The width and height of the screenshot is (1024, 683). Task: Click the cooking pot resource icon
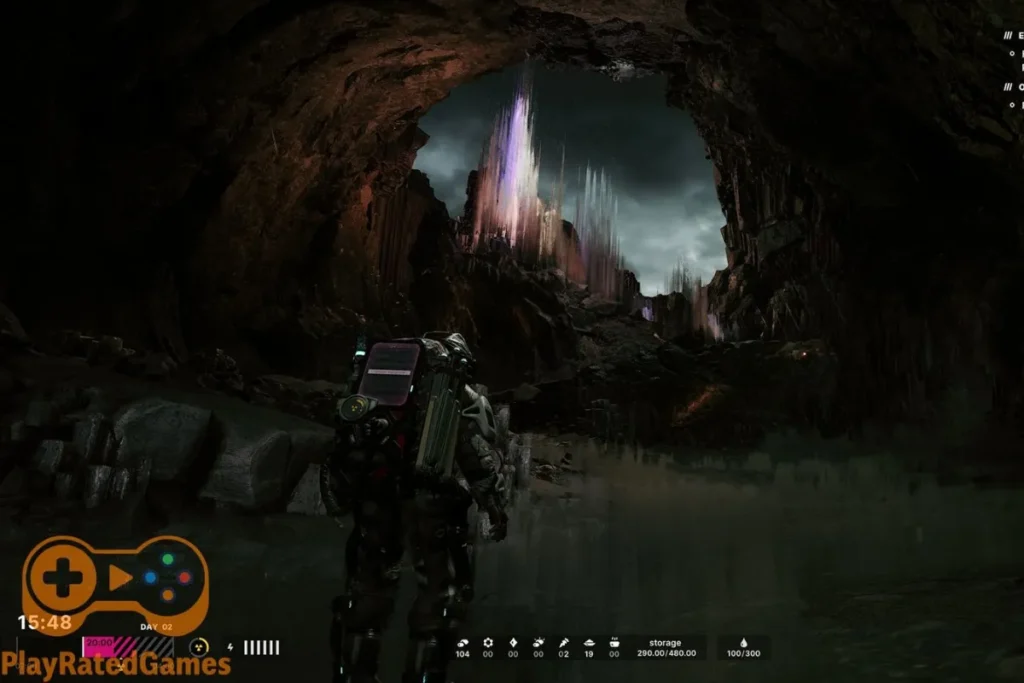pos(614,642)
